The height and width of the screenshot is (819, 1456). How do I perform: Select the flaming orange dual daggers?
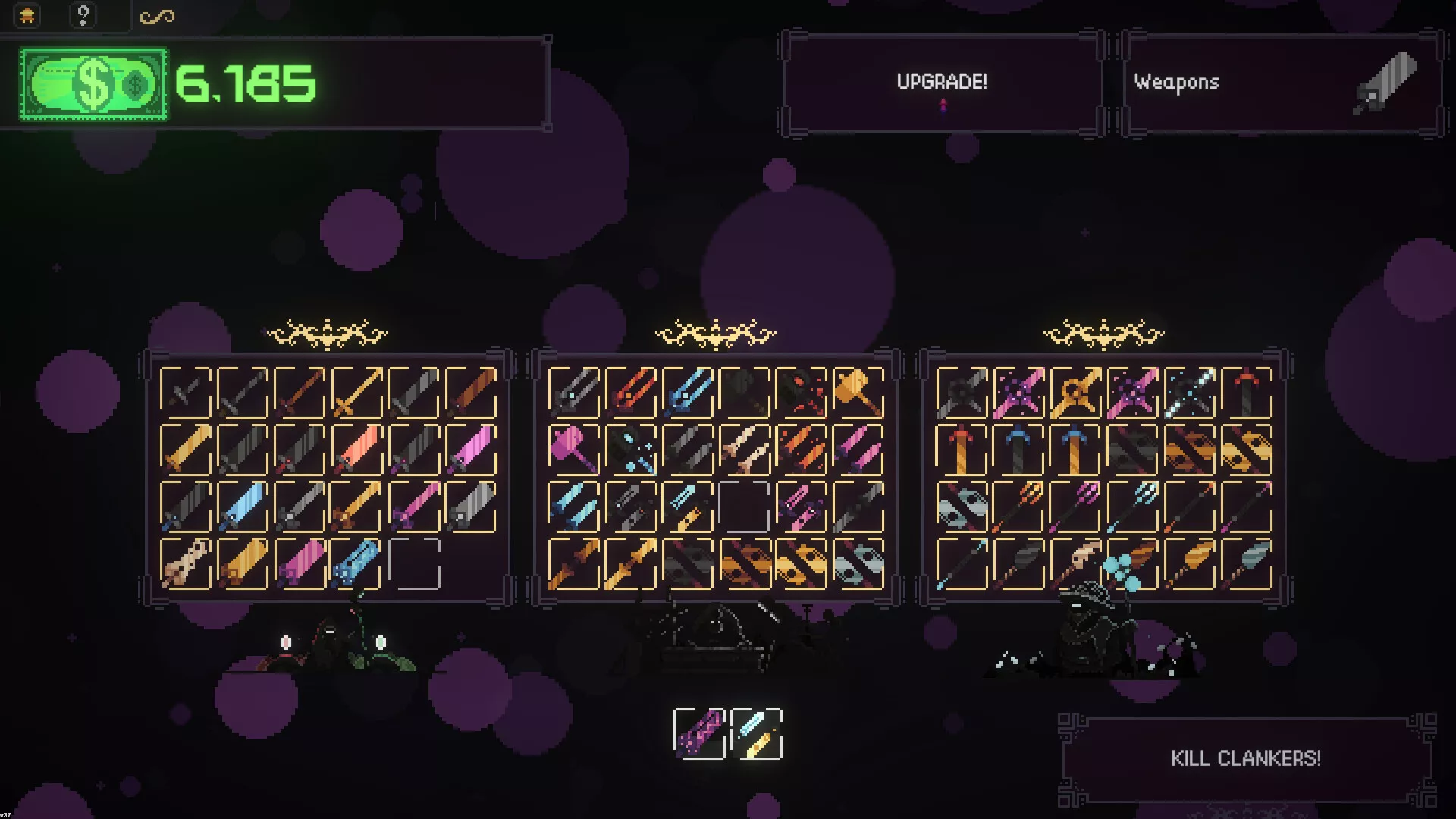[x=801, y=449]
